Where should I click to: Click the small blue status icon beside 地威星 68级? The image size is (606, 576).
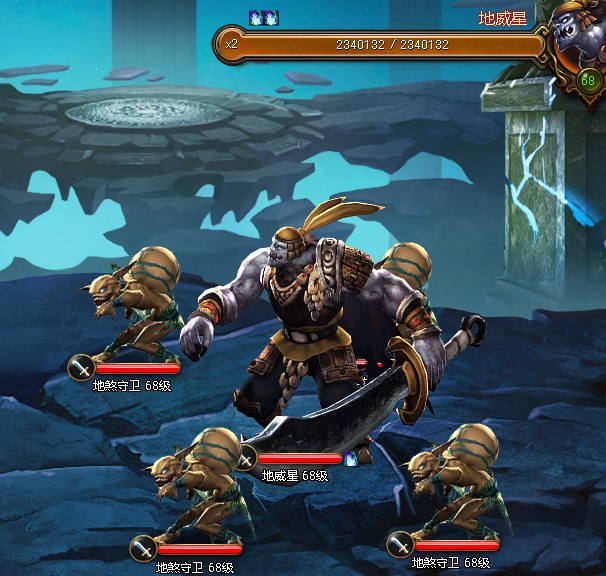point(351,459)
